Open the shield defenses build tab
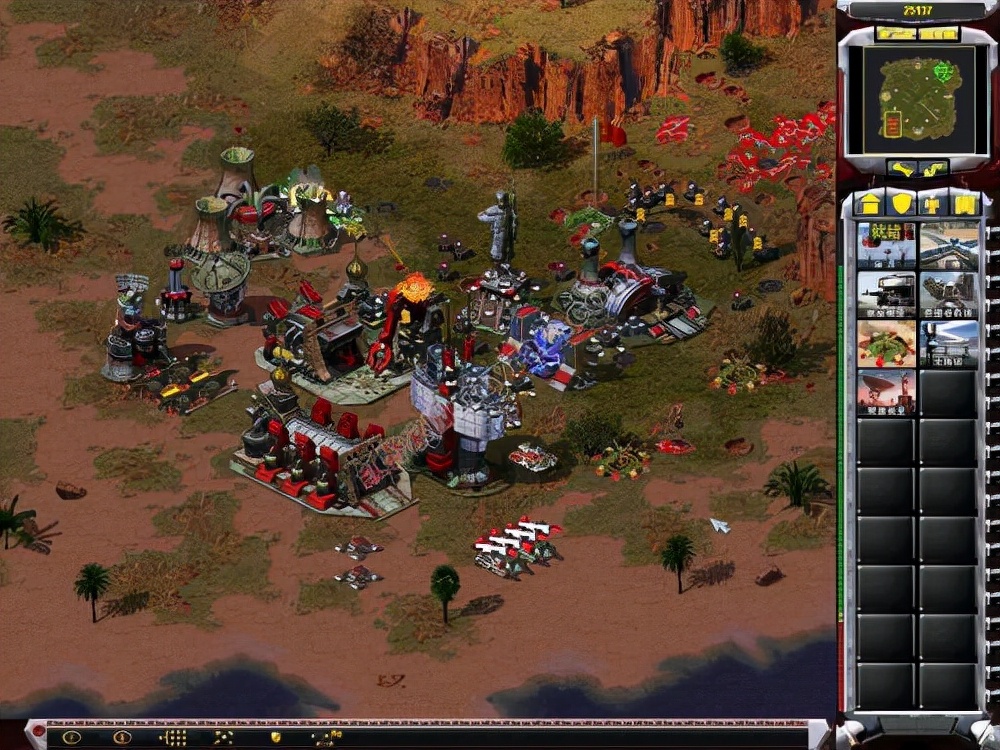Viewport: 1000px width, 750px height. coord(902,204)
